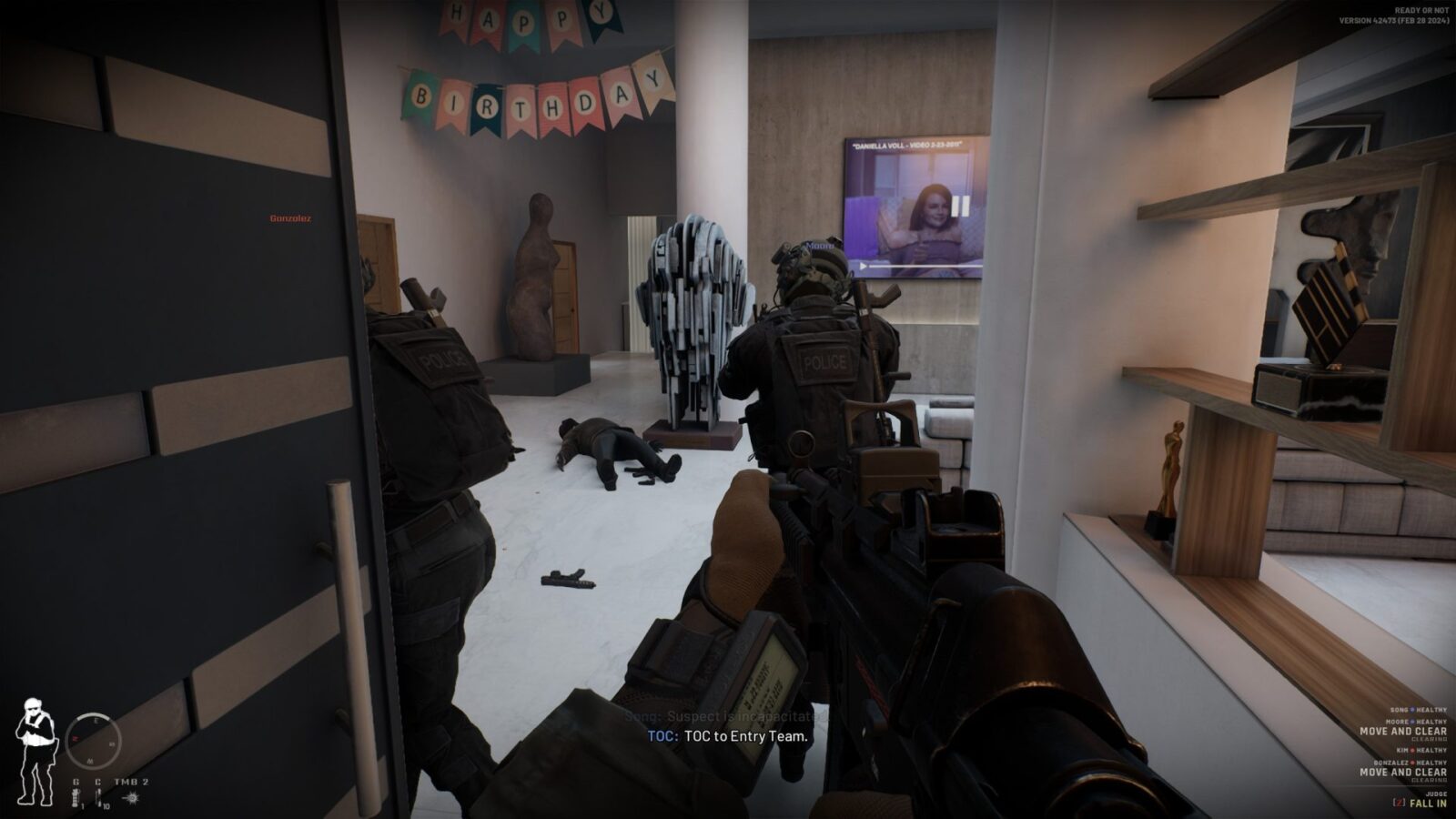This screenshot has width=1456, height=819.
Task: Open the JUDGE squad entry at bottom right
Action: (x=1437, y=793)
